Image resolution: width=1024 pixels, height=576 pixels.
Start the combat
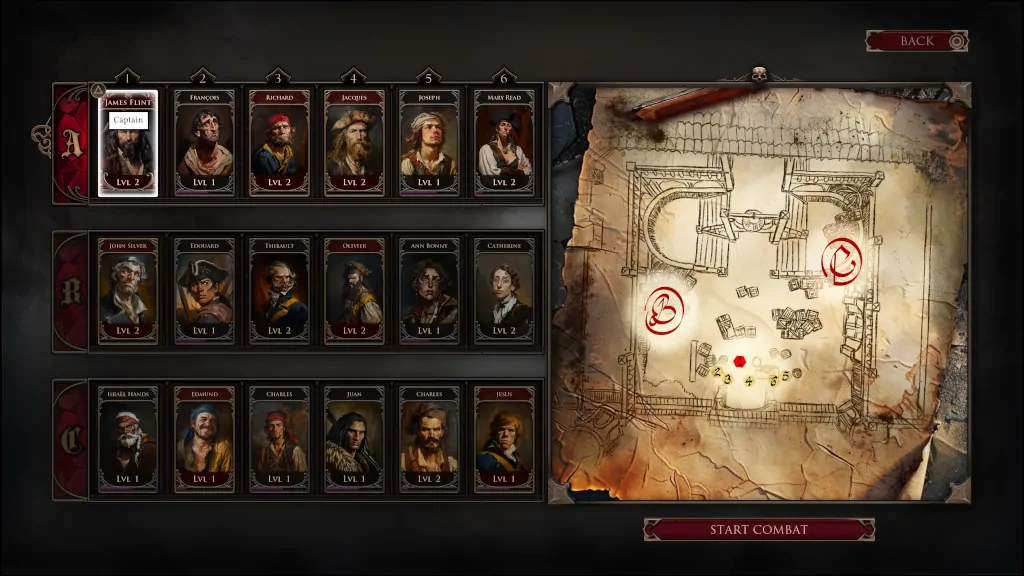click(758, 529)
